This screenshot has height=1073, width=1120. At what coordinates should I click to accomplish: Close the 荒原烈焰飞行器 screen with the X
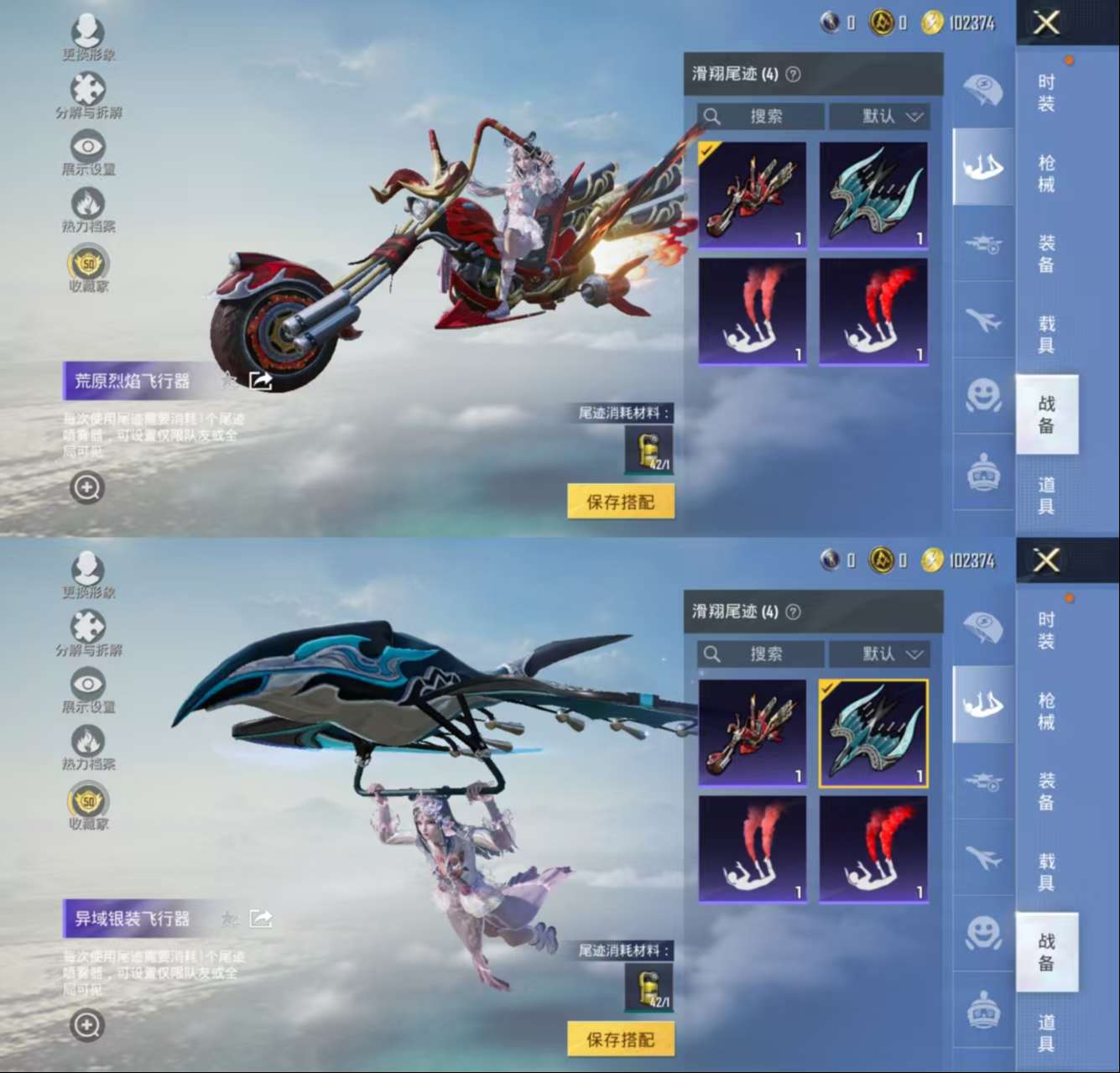[1046, 23]
